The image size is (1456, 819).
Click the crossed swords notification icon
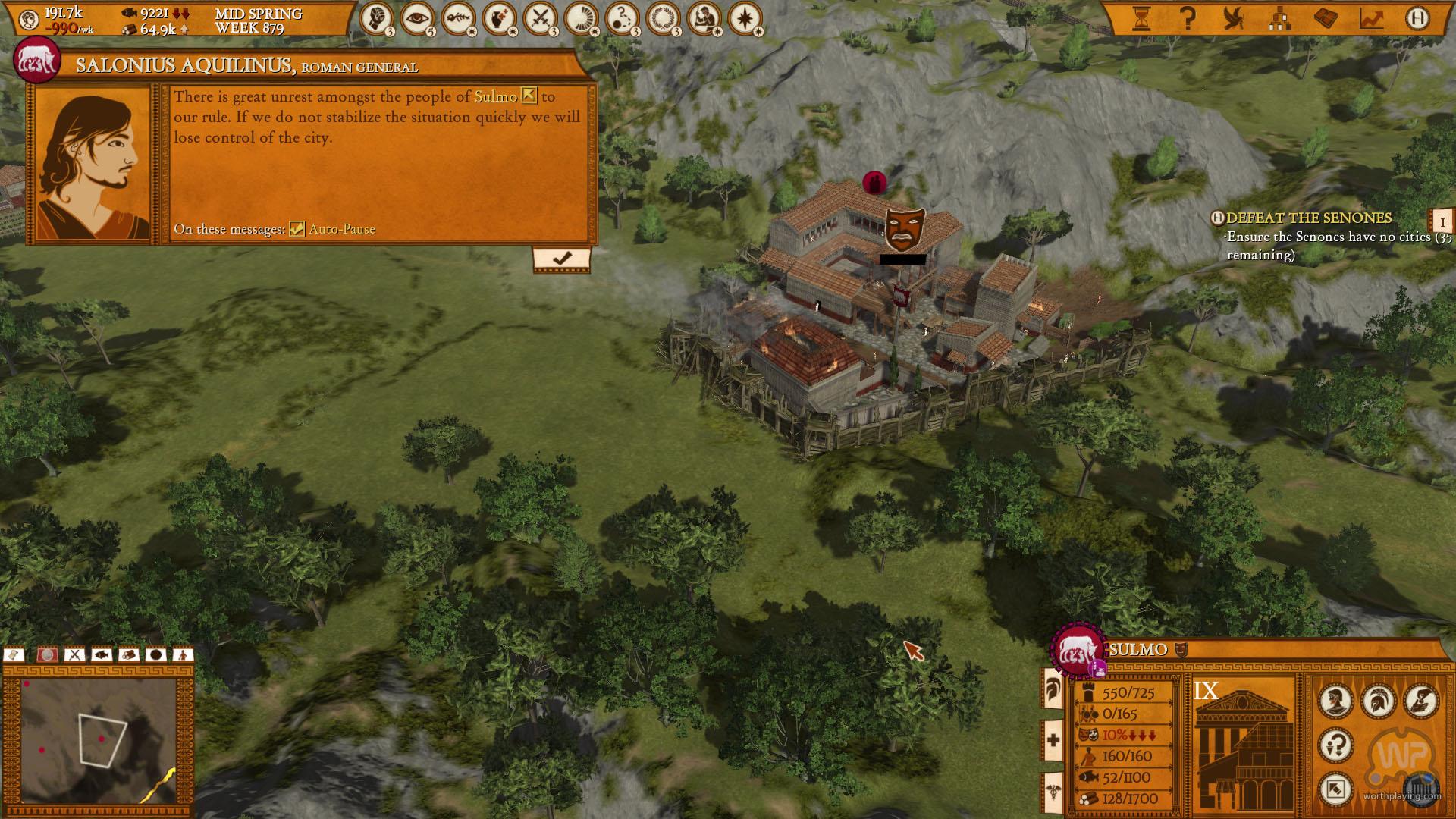point(541,19)
